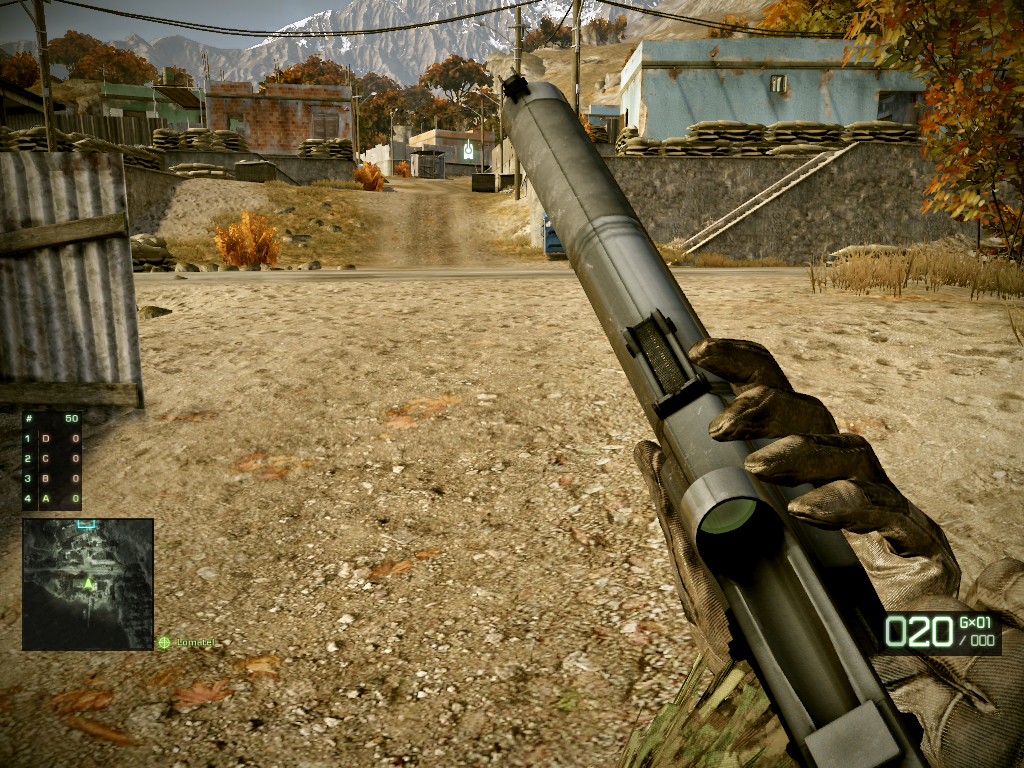Screen dimensions: 1024x768
Task: Select squad row B in the list
Action: pyautogui.click(x=52, y=478)
